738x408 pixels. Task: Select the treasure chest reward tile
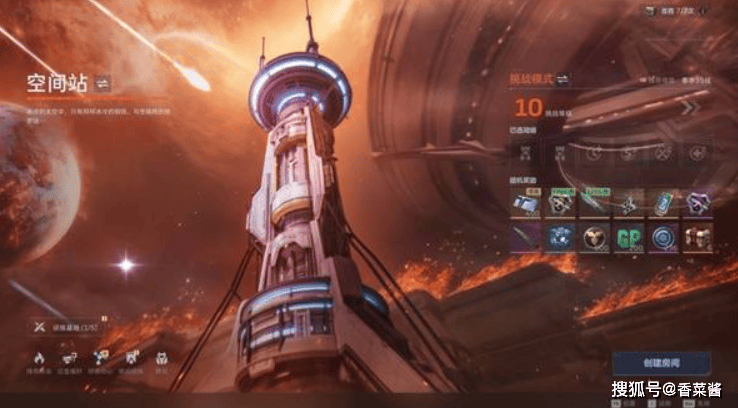click(696, 237)
